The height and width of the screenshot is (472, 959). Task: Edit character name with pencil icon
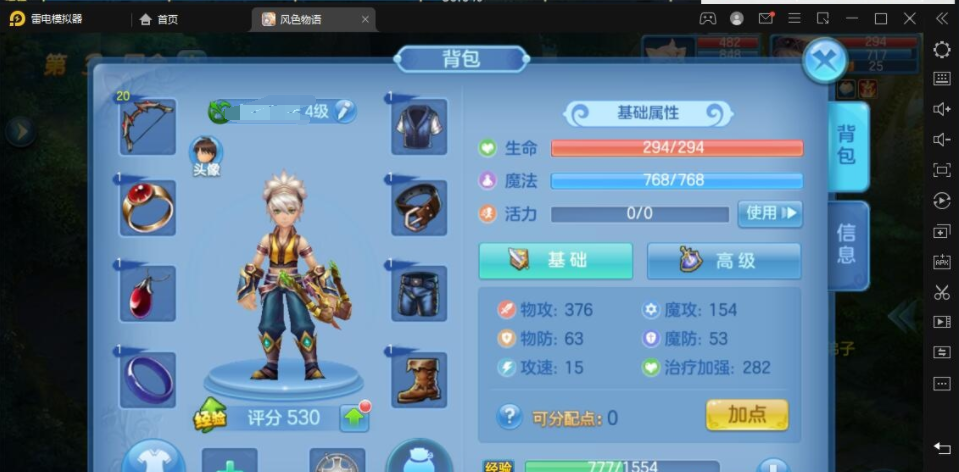(344, 111)
